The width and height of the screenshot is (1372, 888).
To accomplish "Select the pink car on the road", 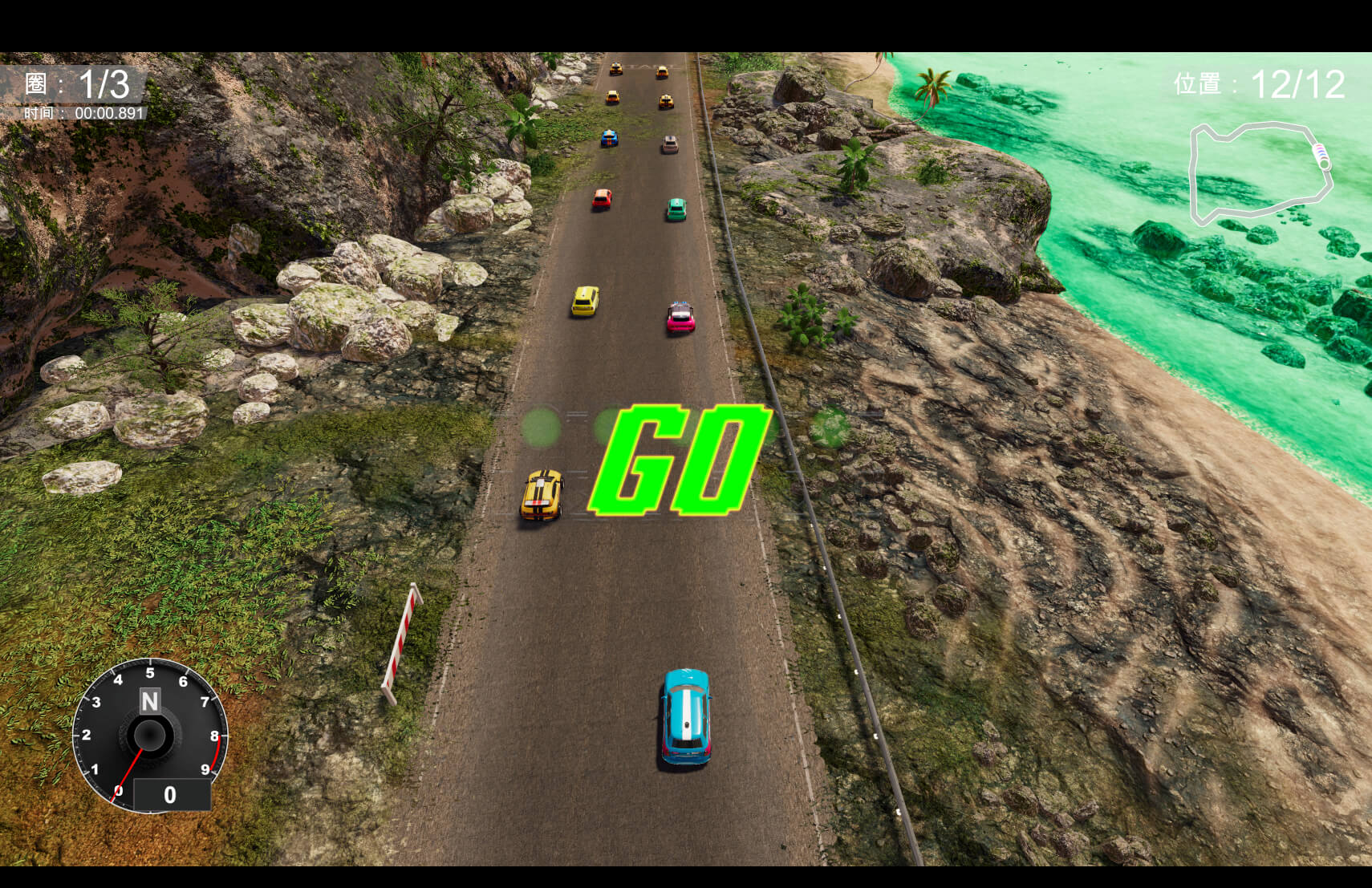I will (x=680, y=319).
